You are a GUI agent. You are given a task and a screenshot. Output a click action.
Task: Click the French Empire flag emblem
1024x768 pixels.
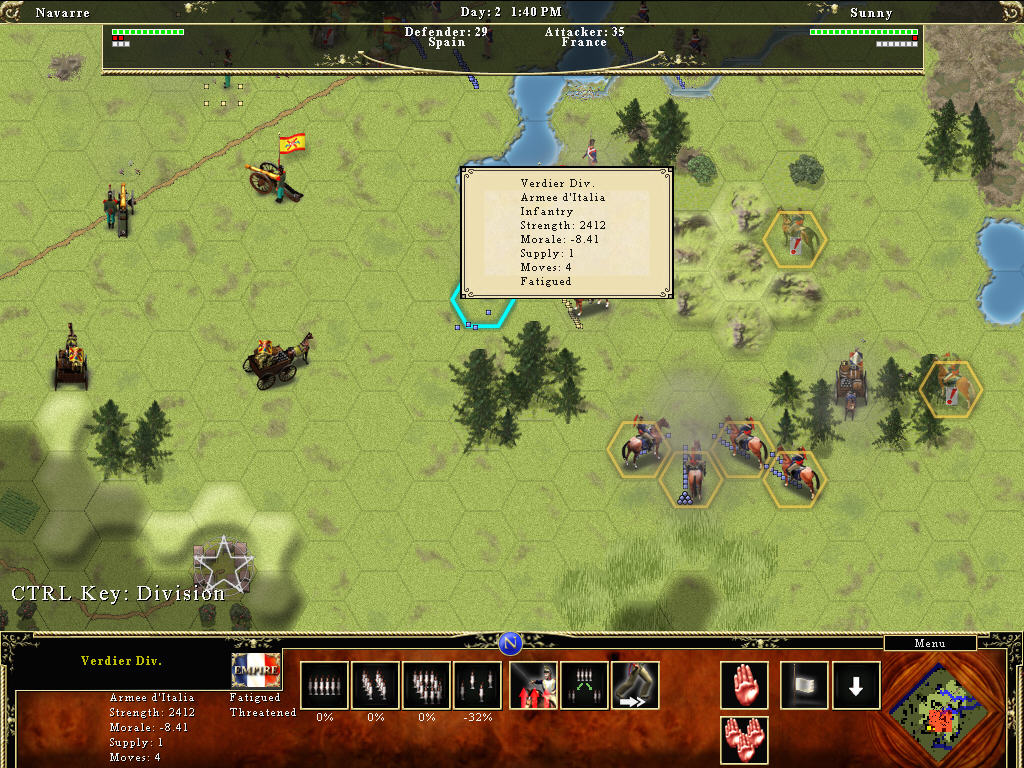256,670
